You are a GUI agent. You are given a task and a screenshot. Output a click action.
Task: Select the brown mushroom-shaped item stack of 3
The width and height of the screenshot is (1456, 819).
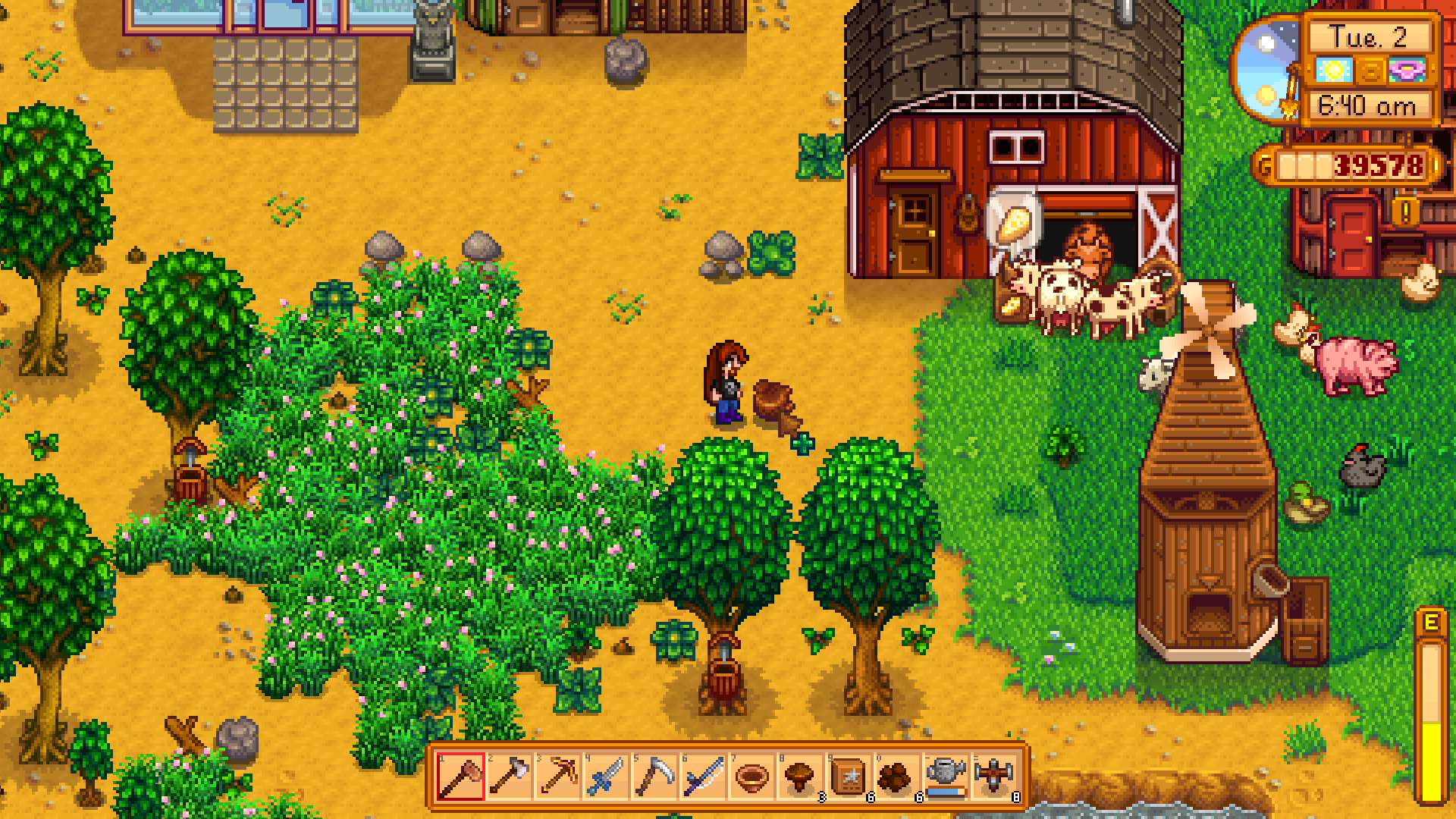tap(800, 777)
